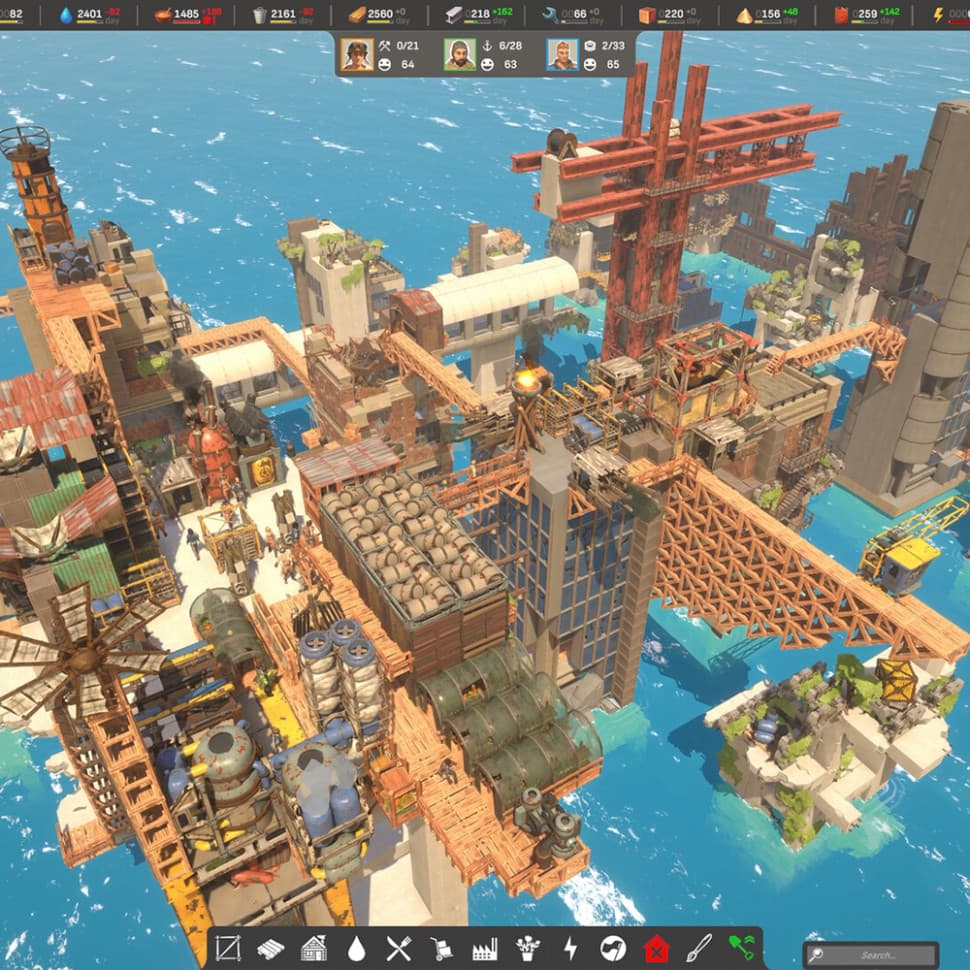Click the flag globe icon
This screenshot has height=970, width=970.
(x=613, y=948)
